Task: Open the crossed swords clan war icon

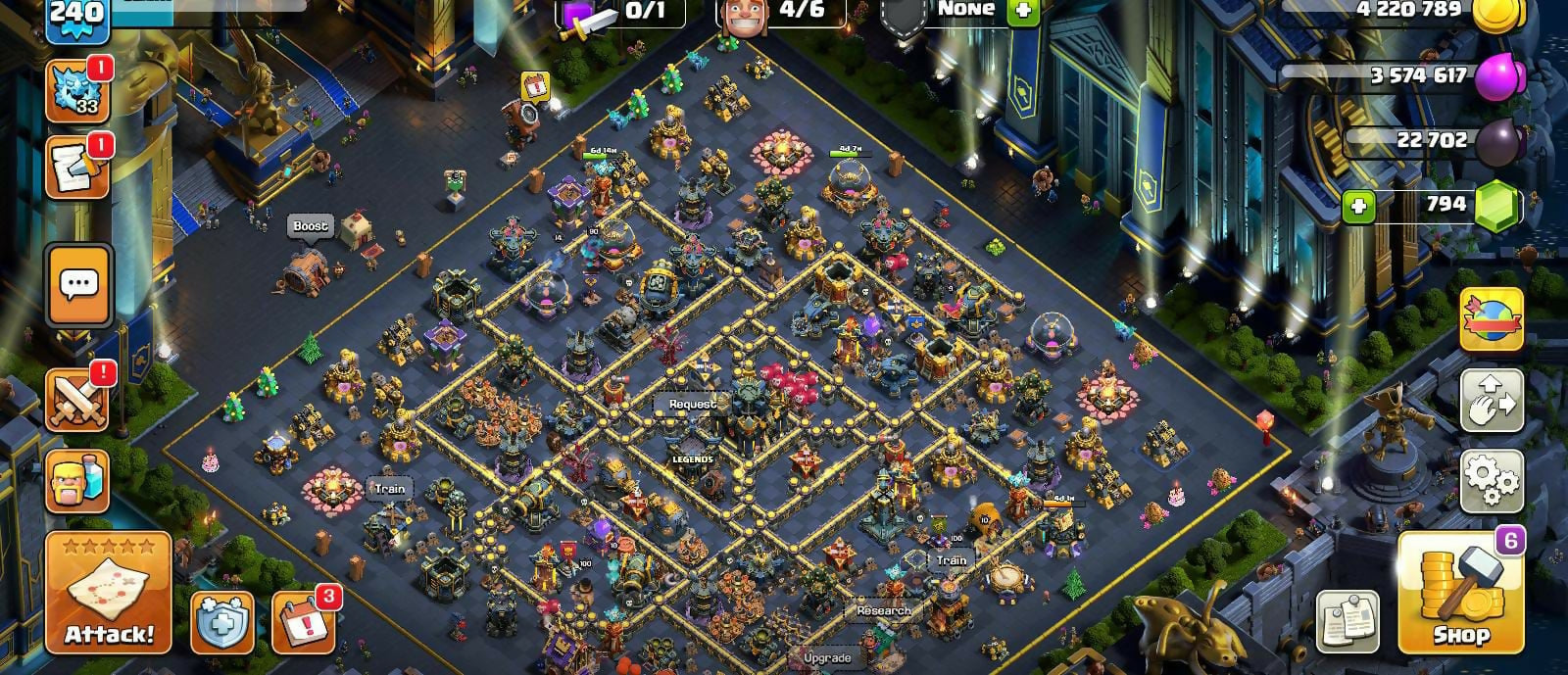Action: (x=77, y=401)
